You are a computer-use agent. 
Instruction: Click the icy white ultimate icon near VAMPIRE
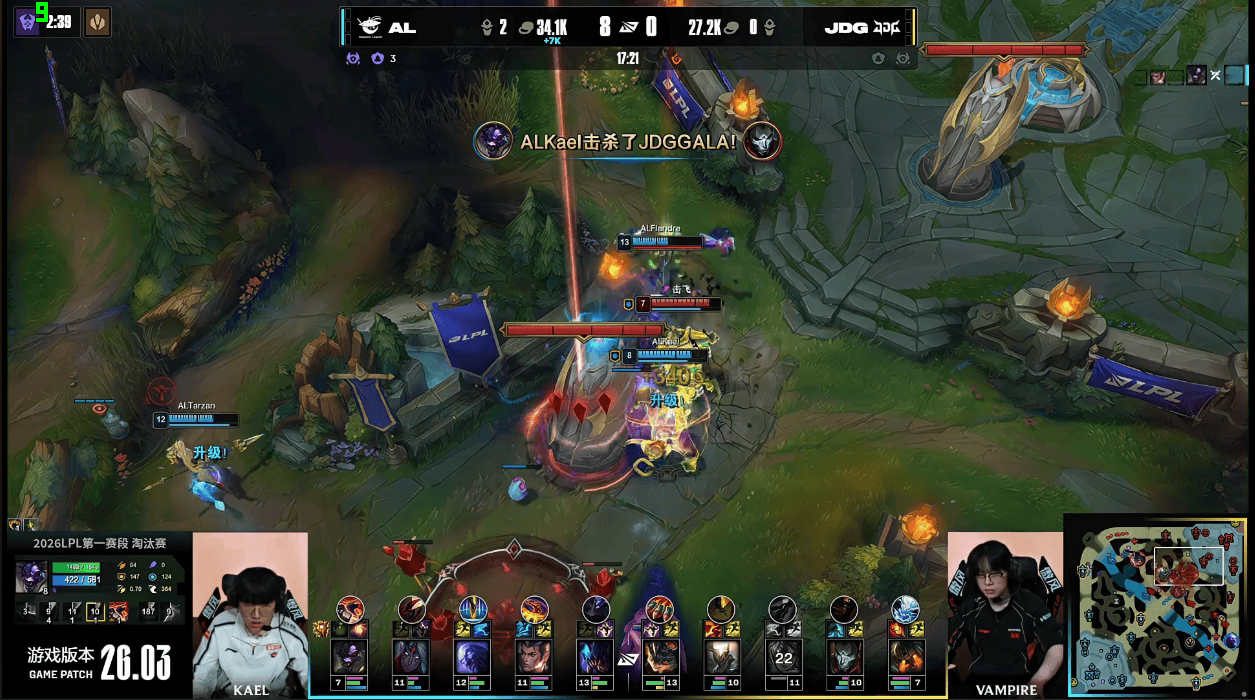tap(906, 608)
